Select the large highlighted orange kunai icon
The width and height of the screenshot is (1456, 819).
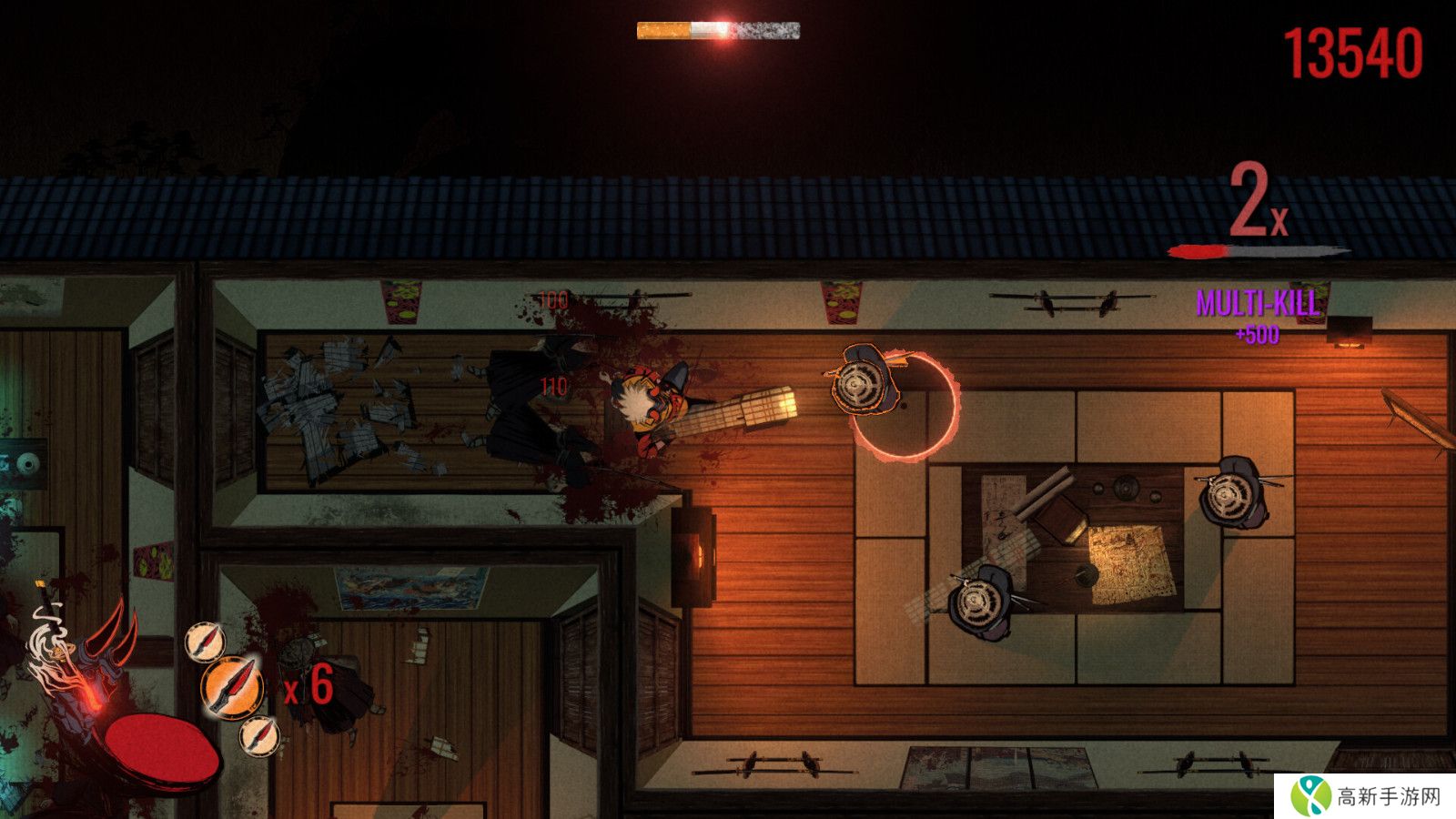coord(232,687)
